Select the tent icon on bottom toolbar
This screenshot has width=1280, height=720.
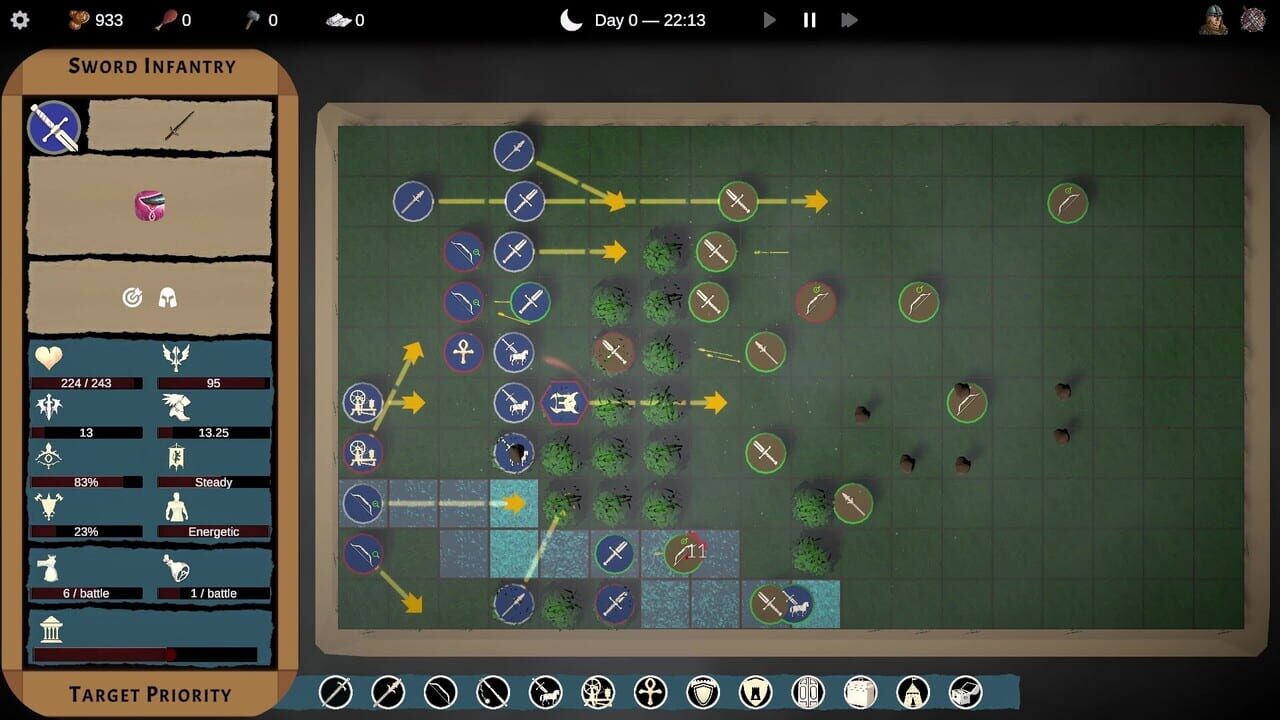[x=910, y=691]
